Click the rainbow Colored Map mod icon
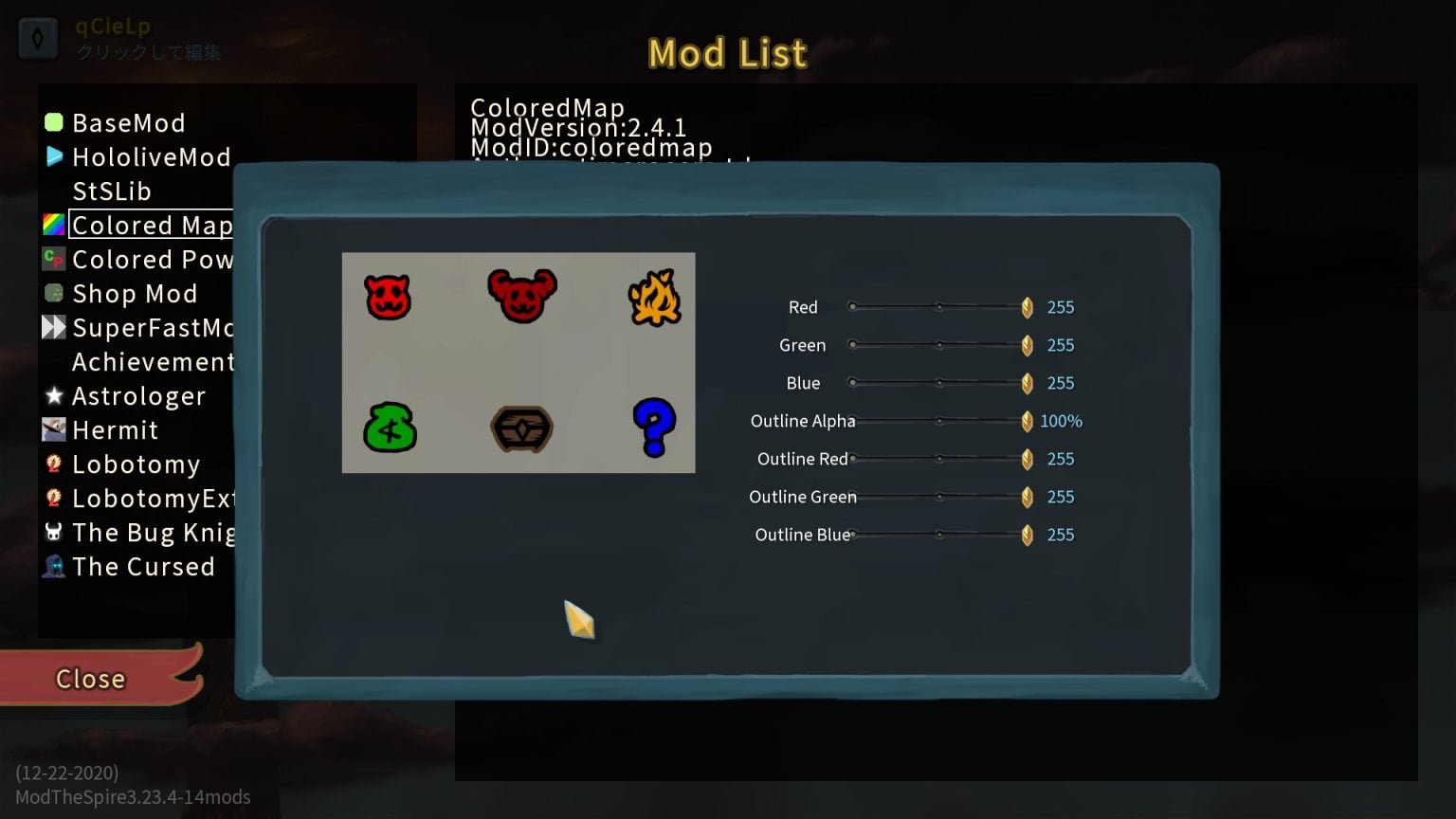 (54, 225)
